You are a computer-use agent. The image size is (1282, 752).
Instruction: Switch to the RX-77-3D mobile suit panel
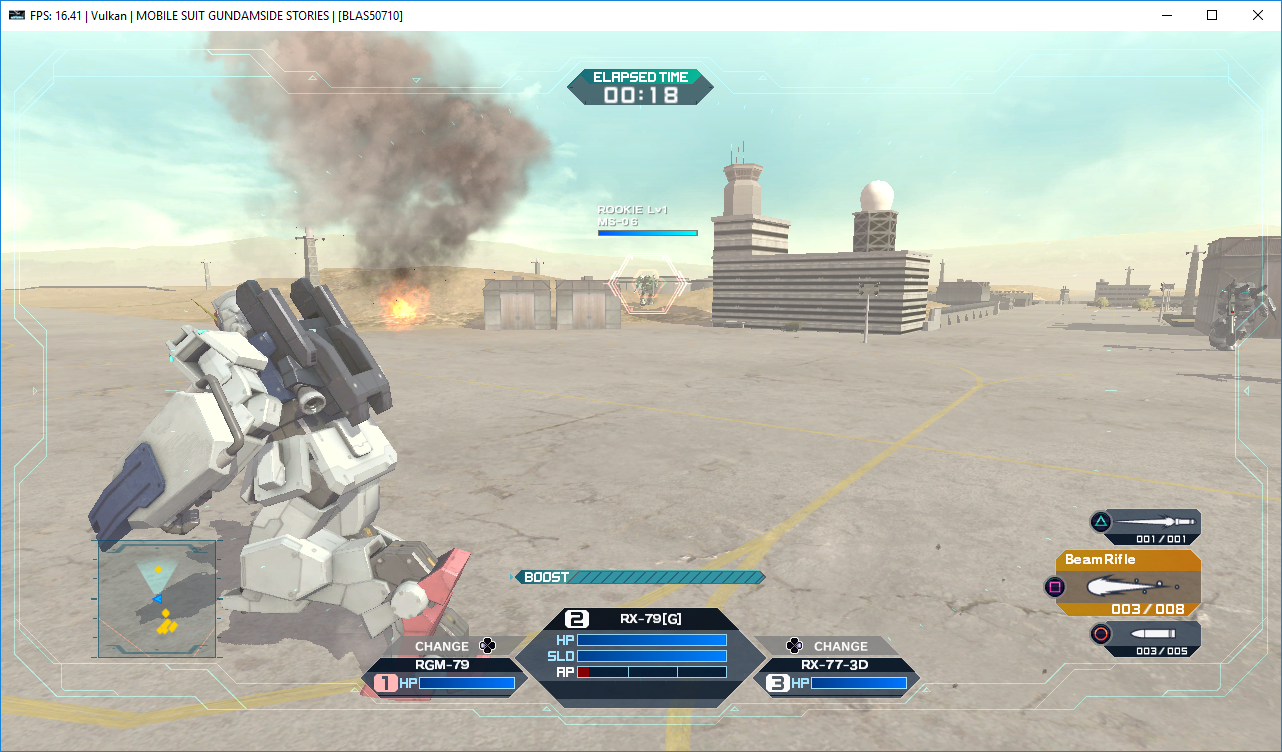point(836,674)
